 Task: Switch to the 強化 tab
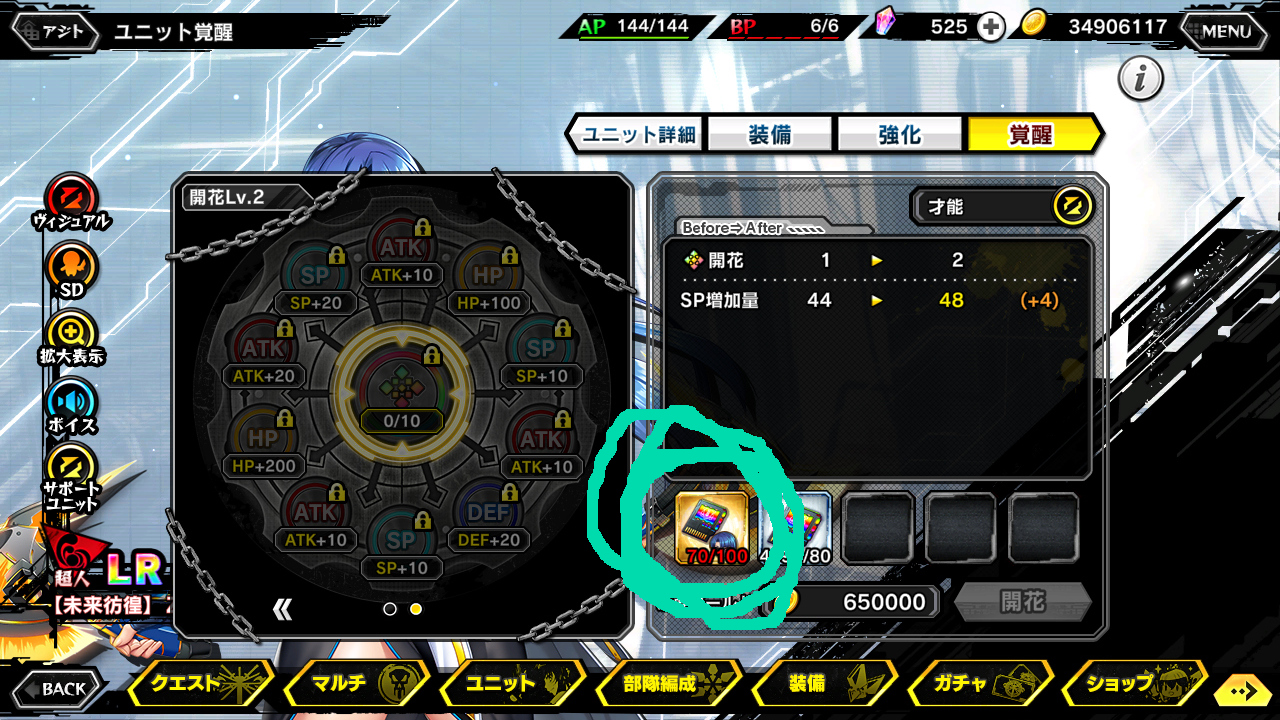(899, 134)
